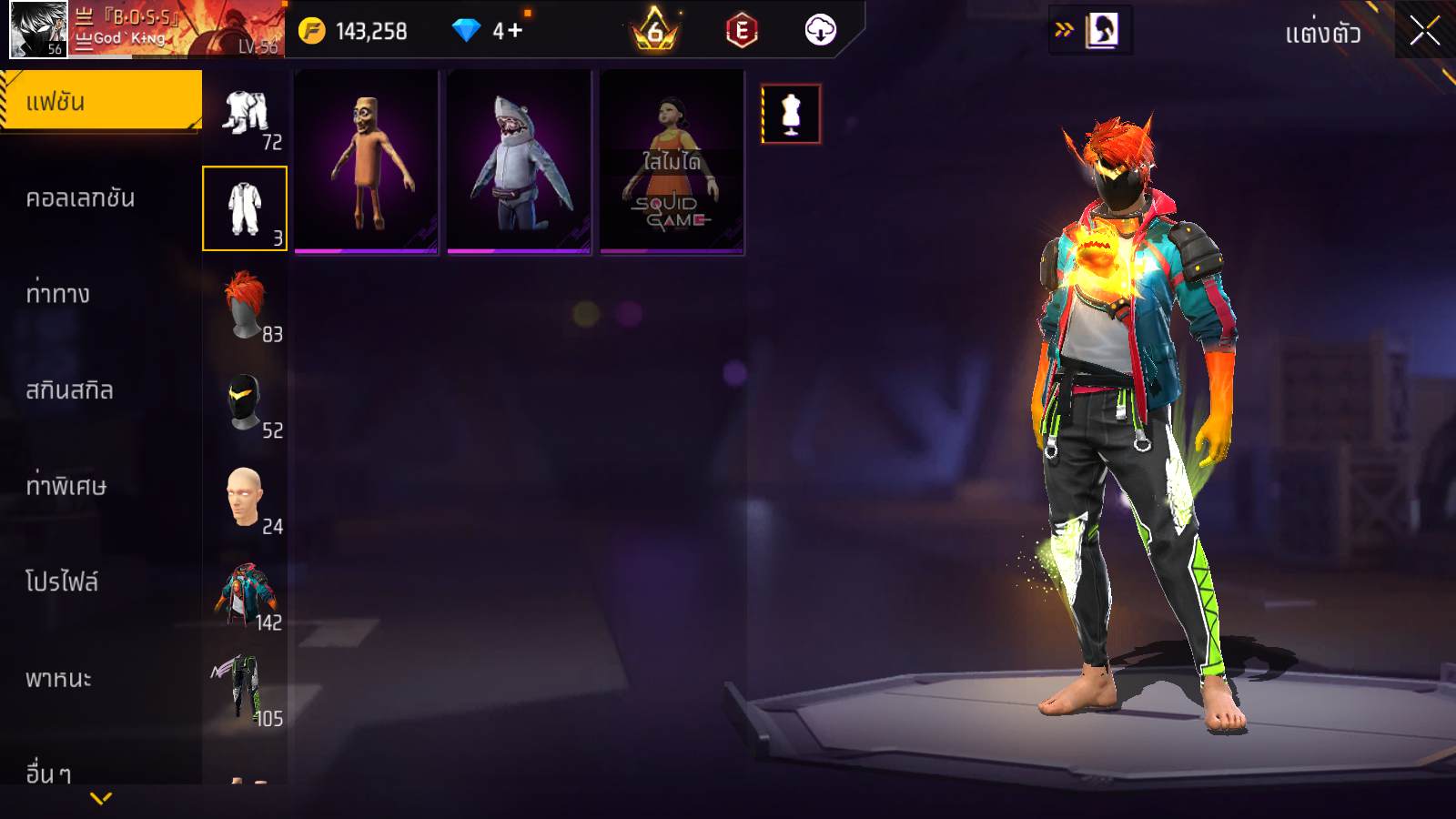Viewport: 1456px width, 819px height.
Task: Select the Squid Game doll costume
Action: click(x=672, y=162)
